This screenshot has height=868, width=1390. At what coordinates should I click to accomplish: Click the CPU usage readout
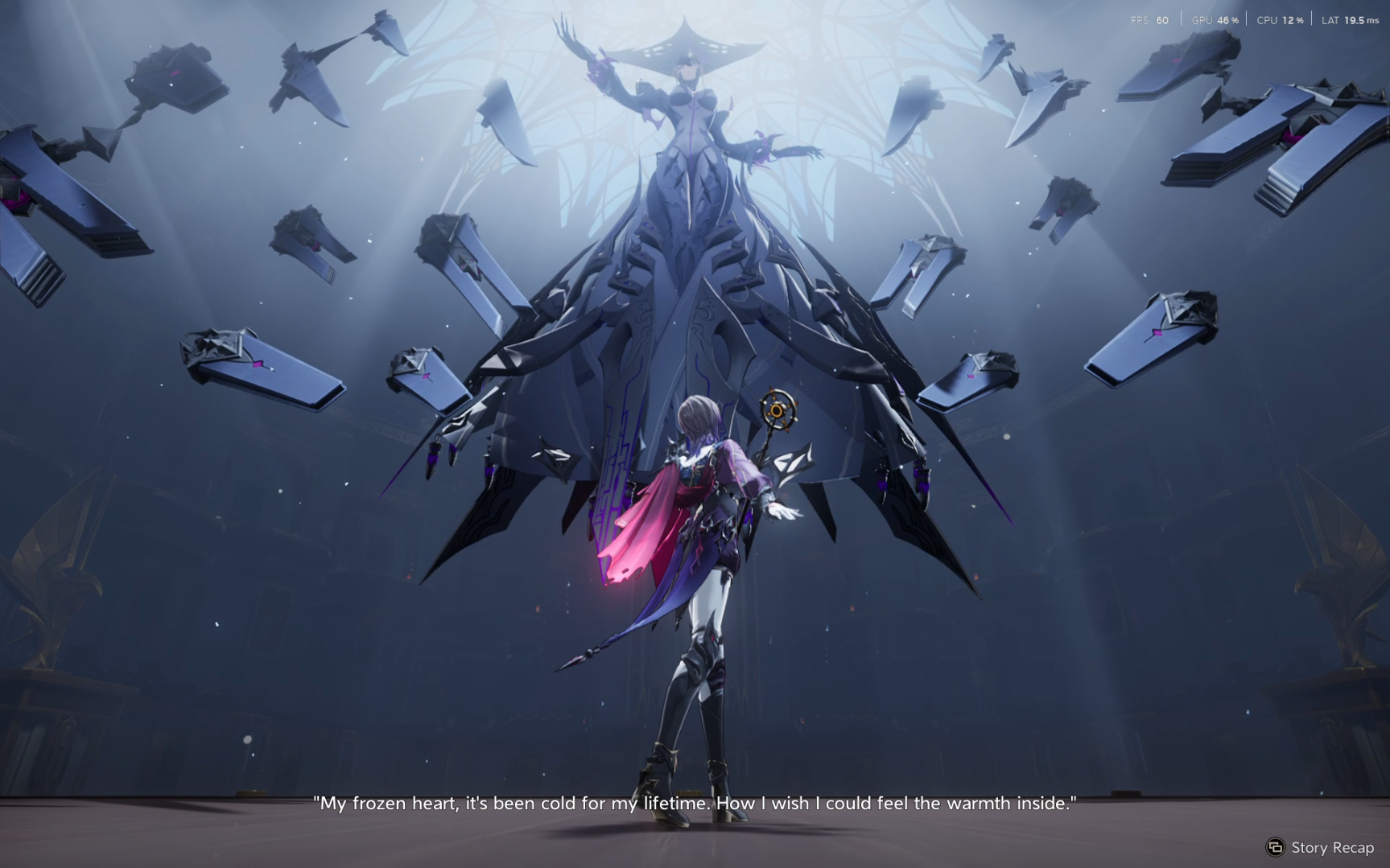click(1281, 20)
